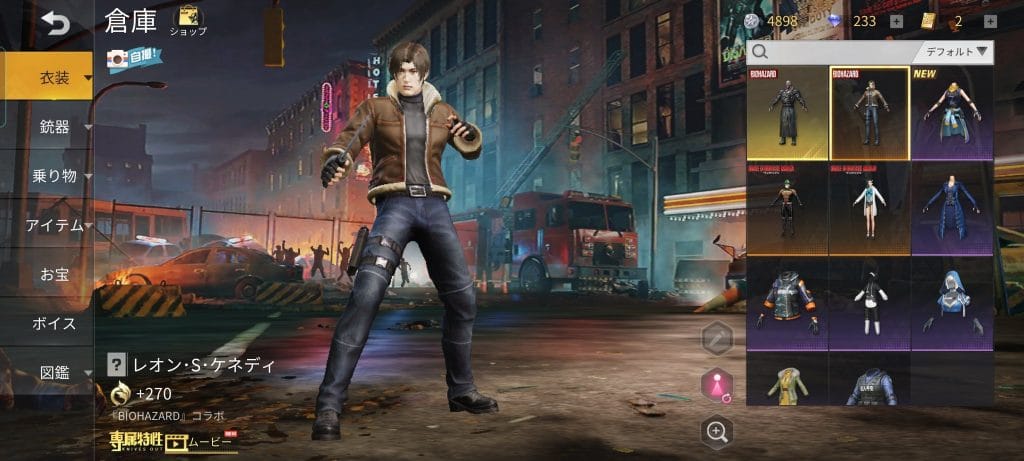Tap the magnifier zoom button beside character
Viewport: 1024px width, 461px height.
click(716, 431)
